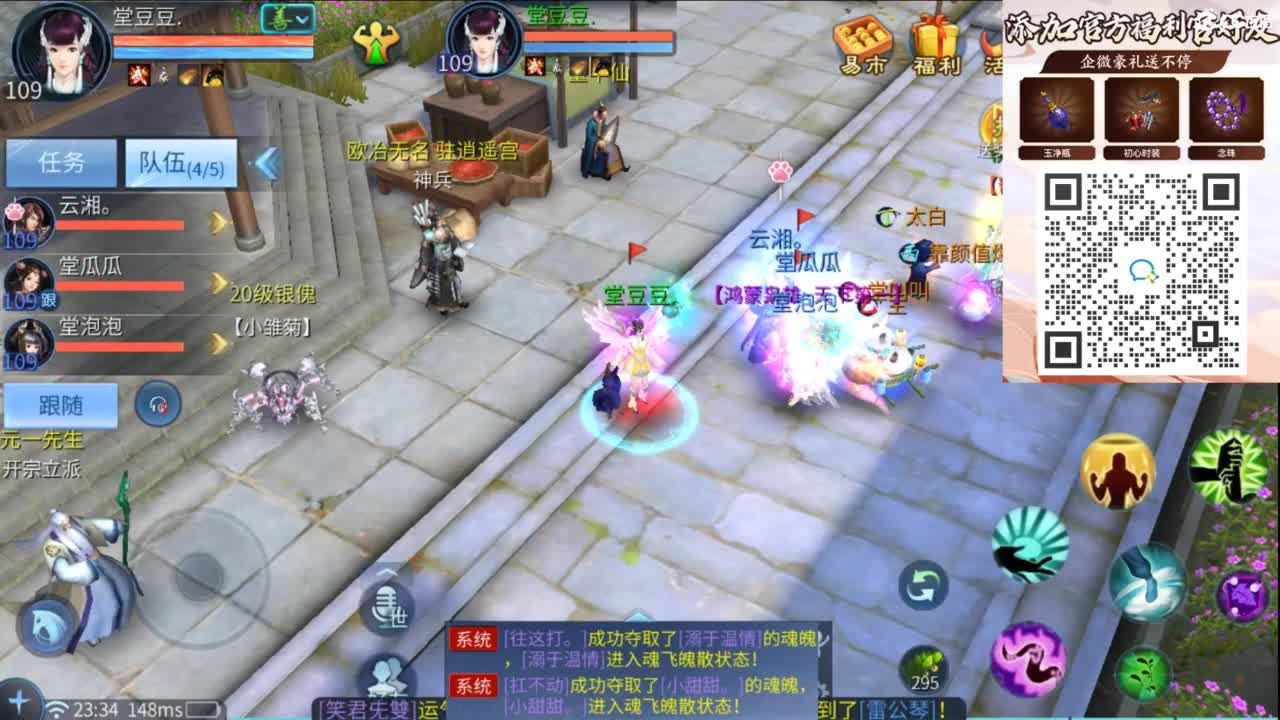The width and height of the screenshot is (1280, 720).
Task: Collapse the team panel with the blue chevron
Action: point(268,163)
